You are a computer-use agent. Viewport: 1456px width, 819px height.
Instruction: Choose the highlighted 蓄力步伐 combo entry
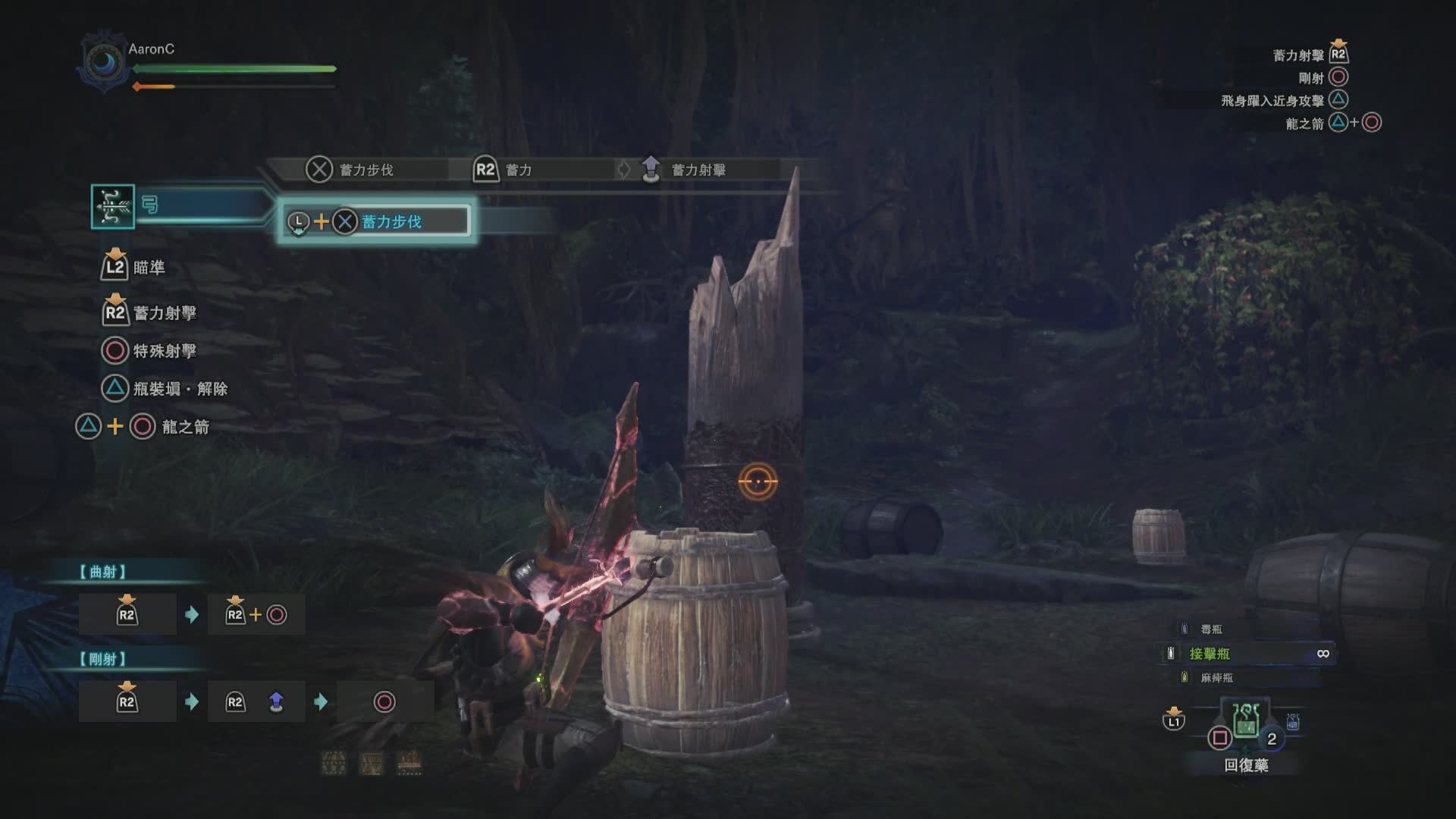(377, 221)
